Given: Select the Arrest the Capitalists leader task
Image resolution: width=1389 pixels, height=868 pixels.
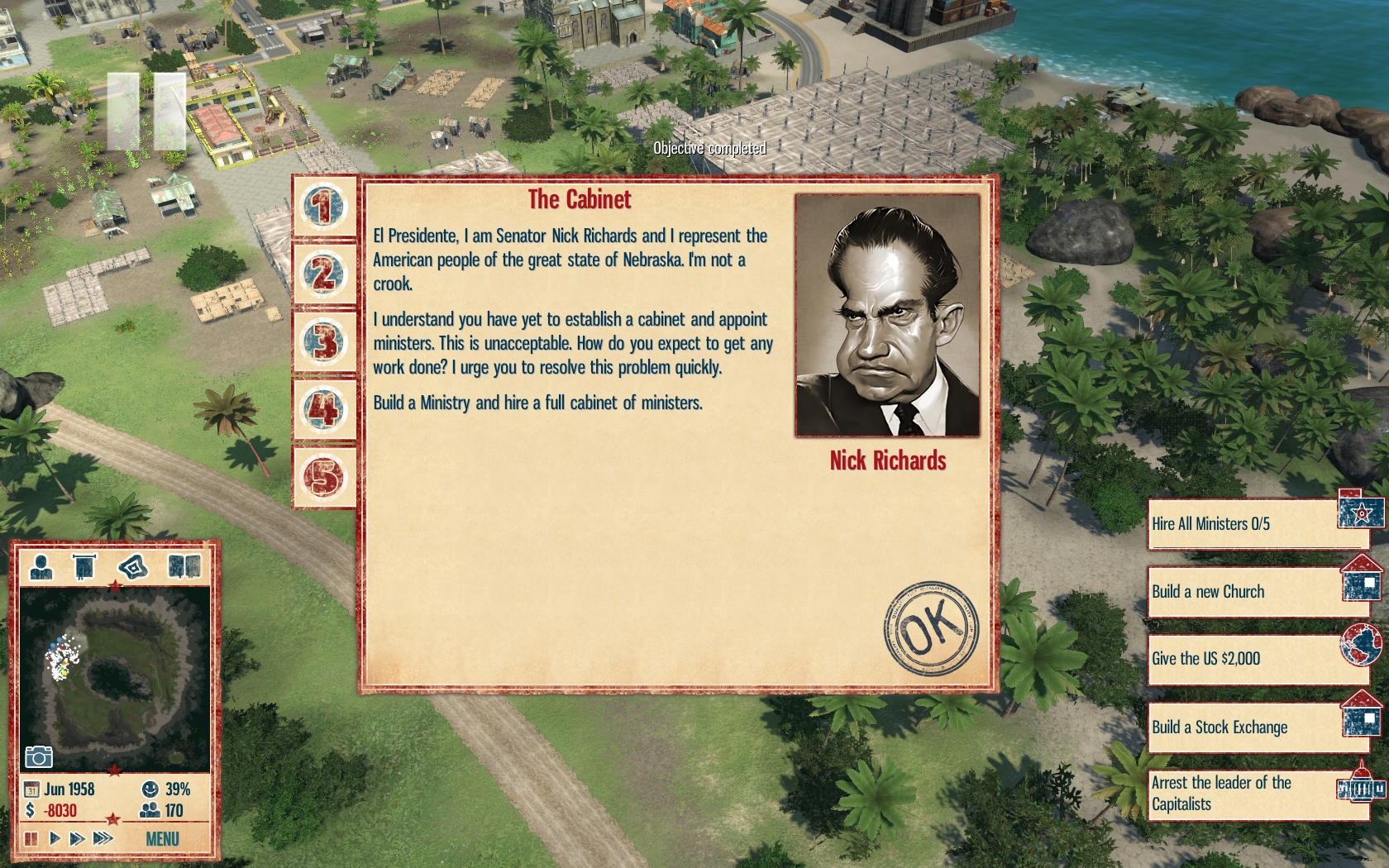Looking at the screenshot, I should pos(1257,794).
